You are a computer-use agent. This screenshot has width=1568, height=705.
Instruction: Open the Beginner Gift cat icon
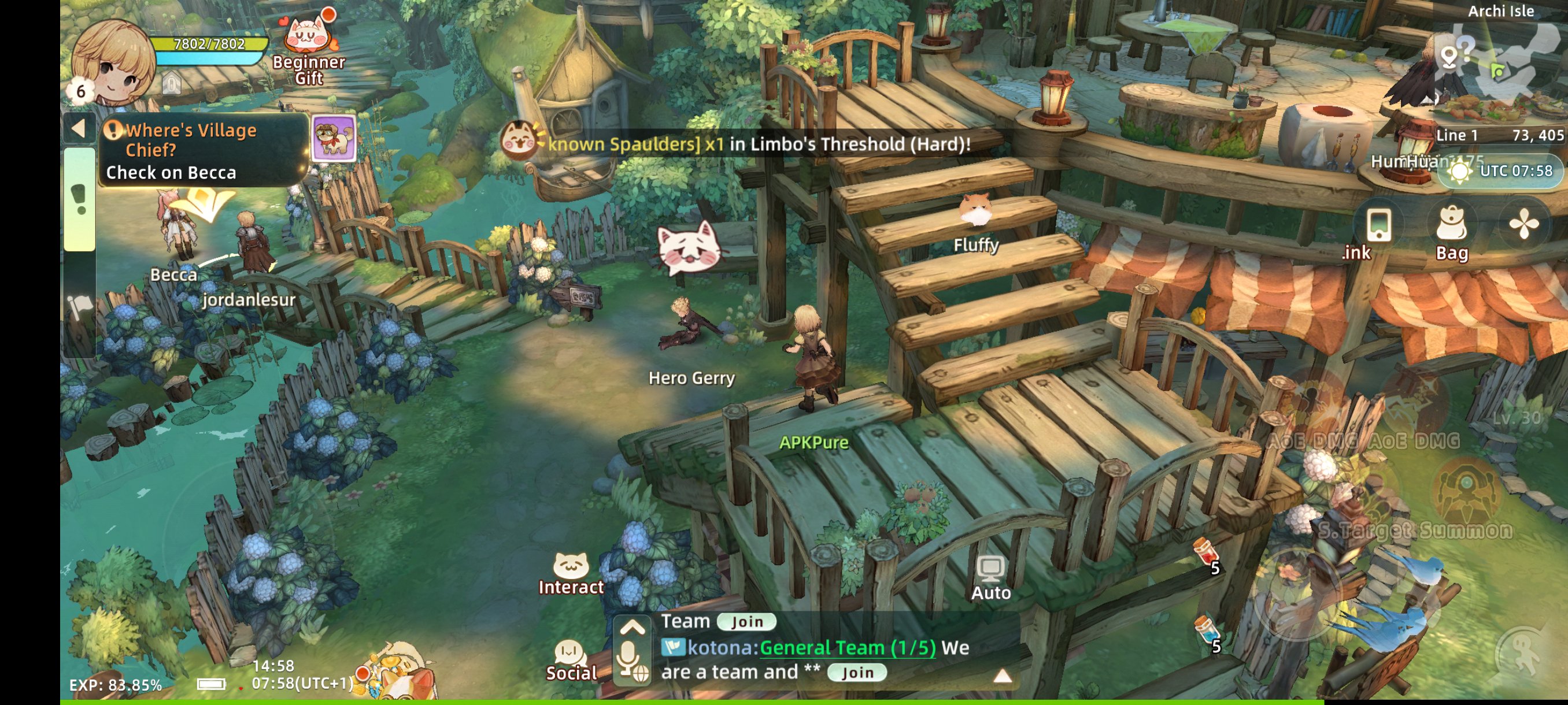(308, 34)
